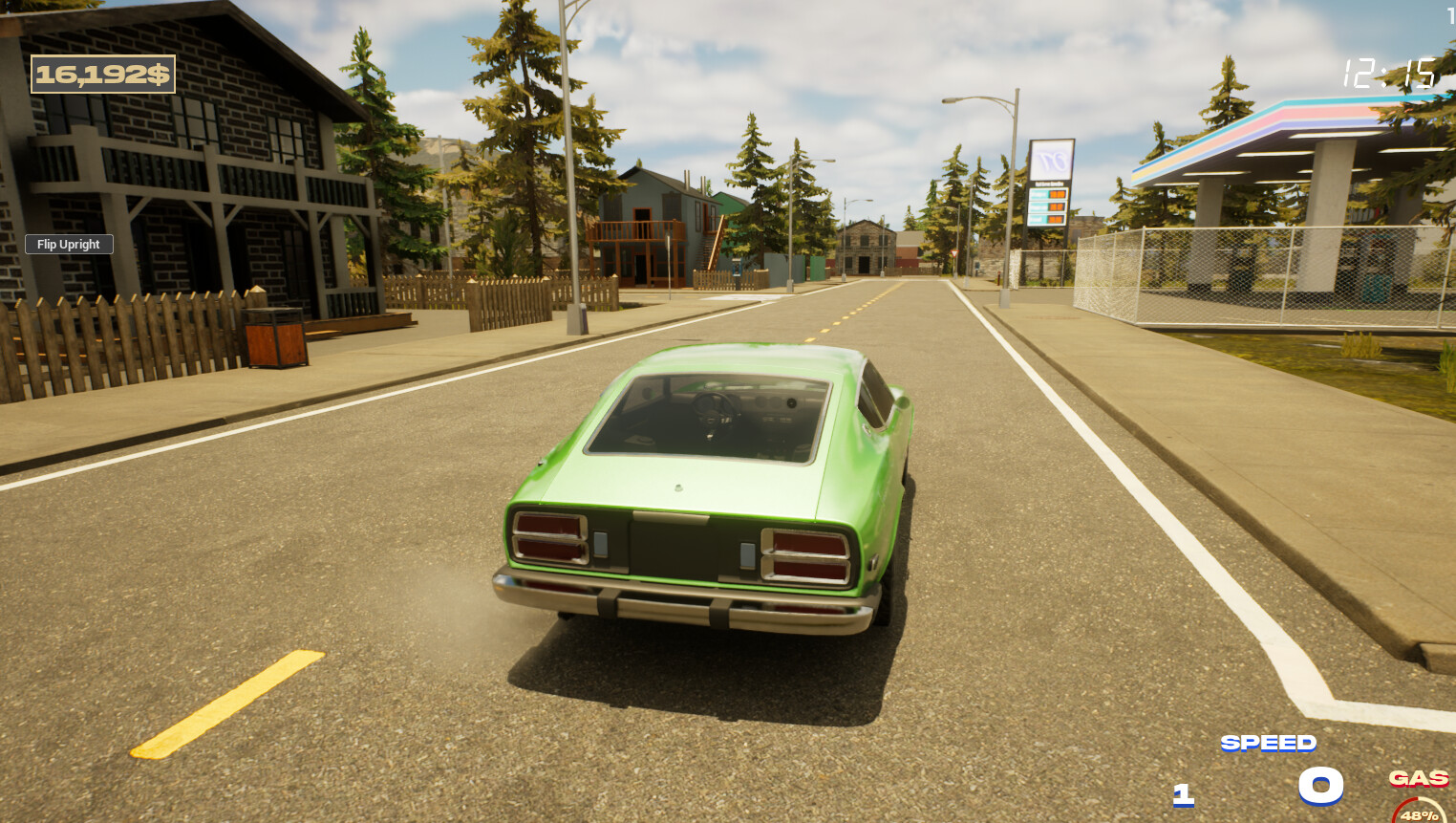Click the speed value showing 0
Screen dimensions: 1456x823
(x=1319, y=787)
